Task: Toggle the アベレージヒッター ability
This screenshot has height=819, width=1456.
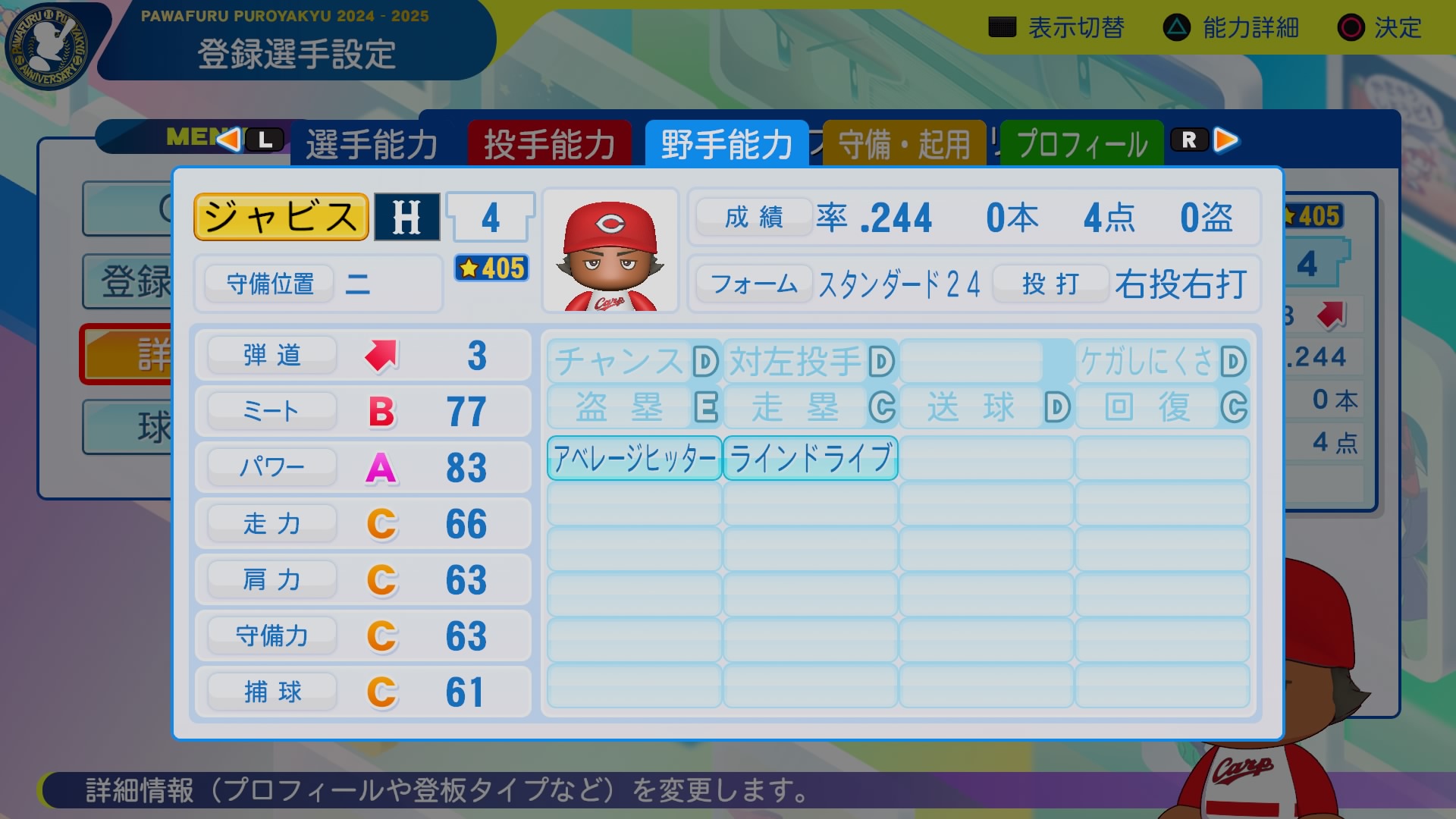Action: [x=634, y=457]
